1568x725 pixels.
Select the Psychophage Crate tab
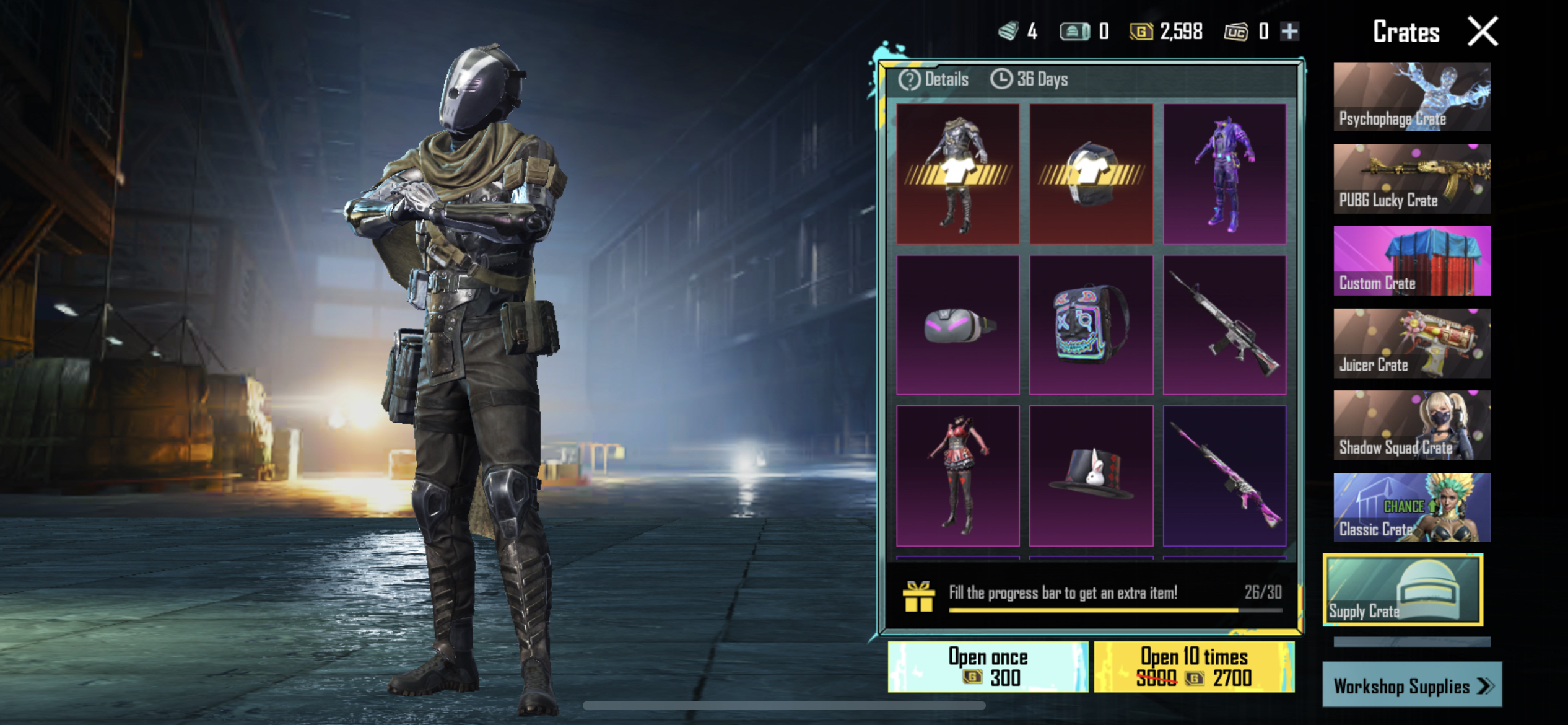[1412, 97]
